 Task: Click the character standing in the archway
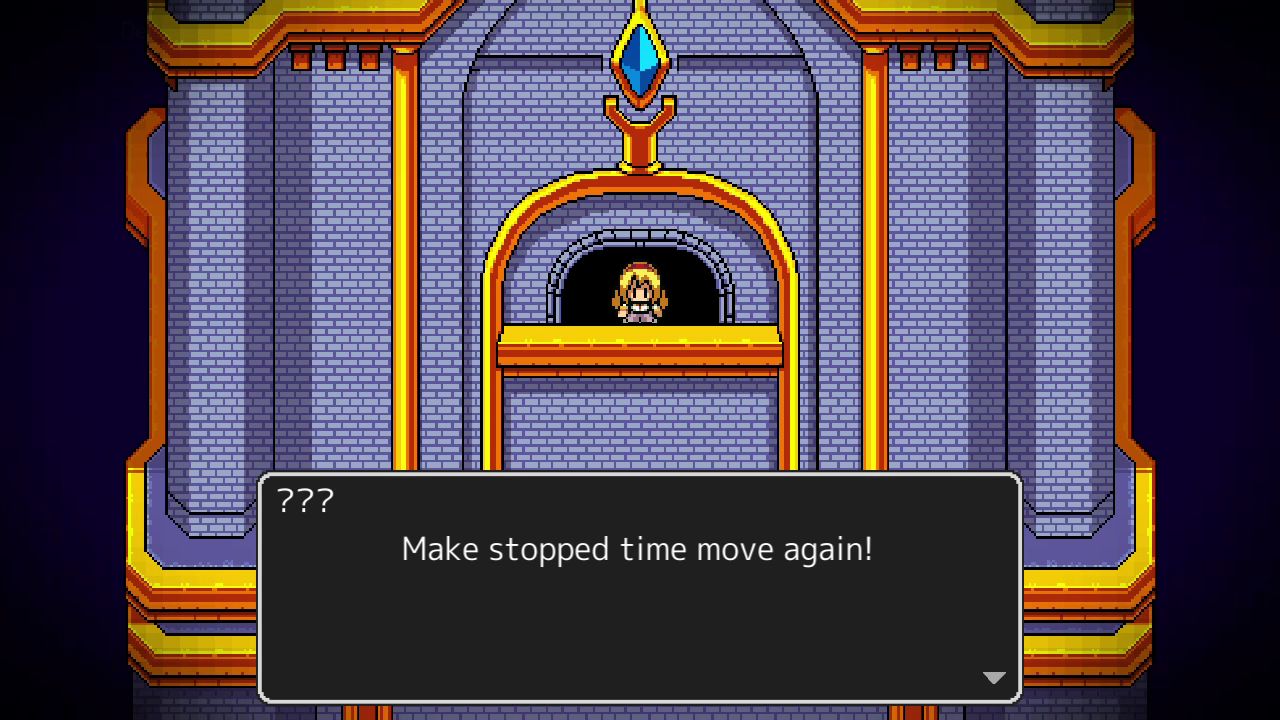point(638,295)
